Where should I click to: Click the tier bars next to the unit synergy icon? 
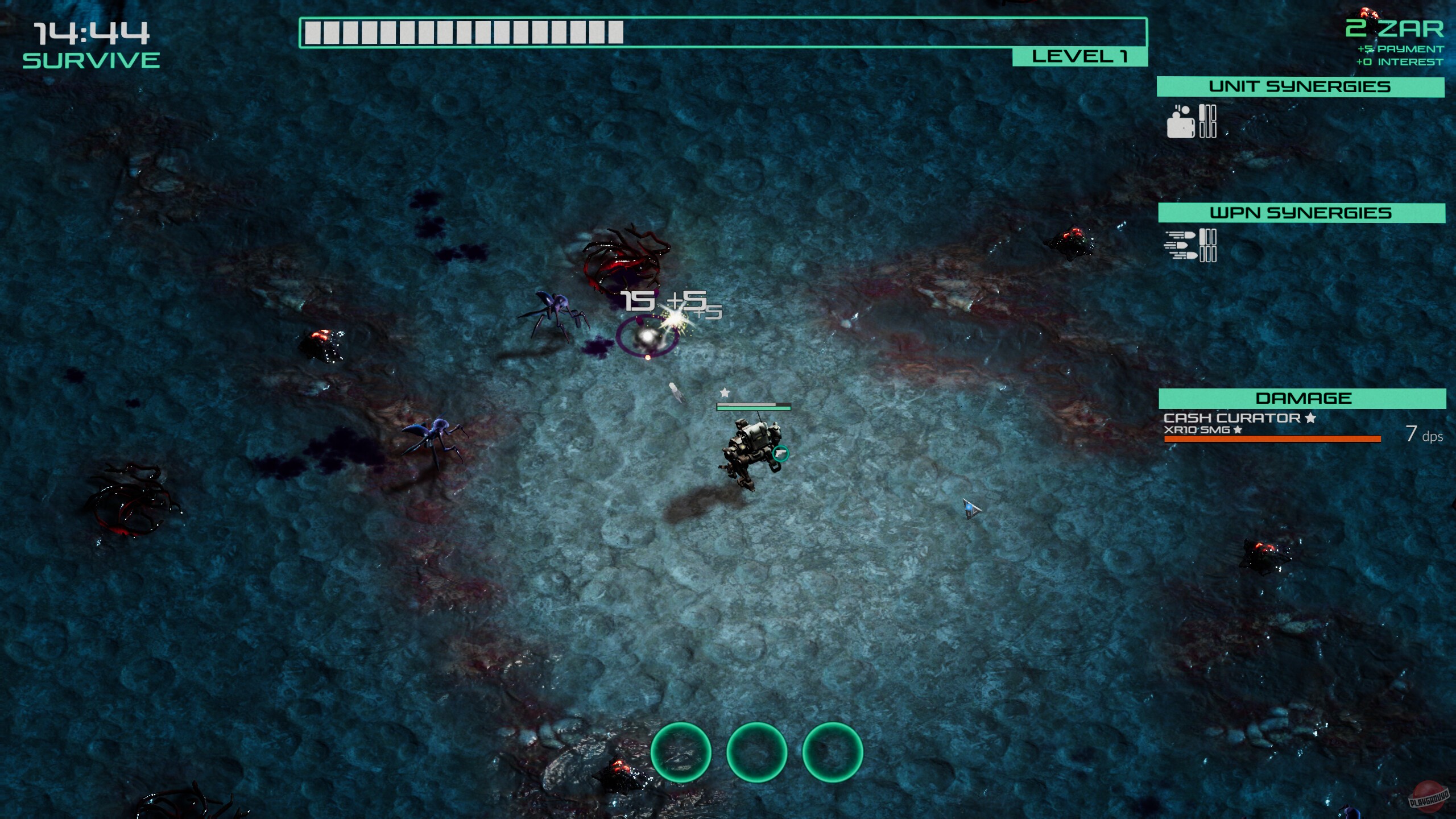tap(1208, 121)
